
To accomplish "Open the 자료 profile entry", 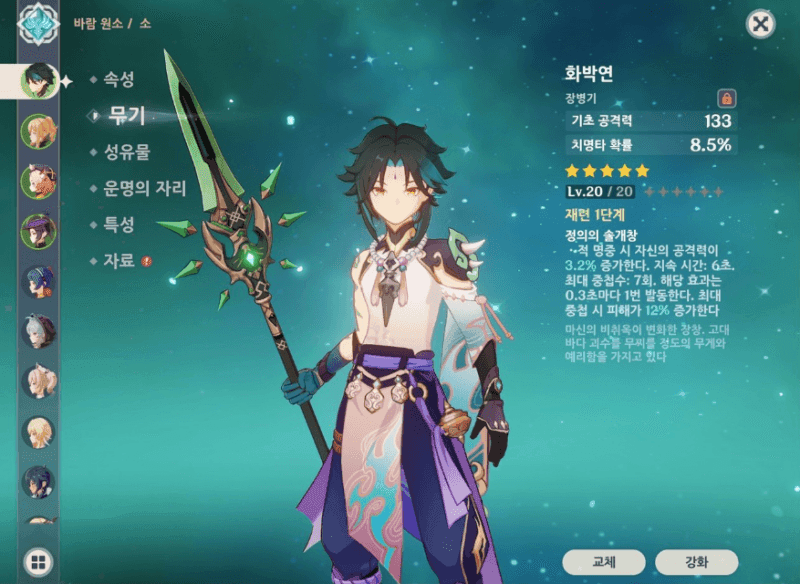I will click(x=118, y=260).
